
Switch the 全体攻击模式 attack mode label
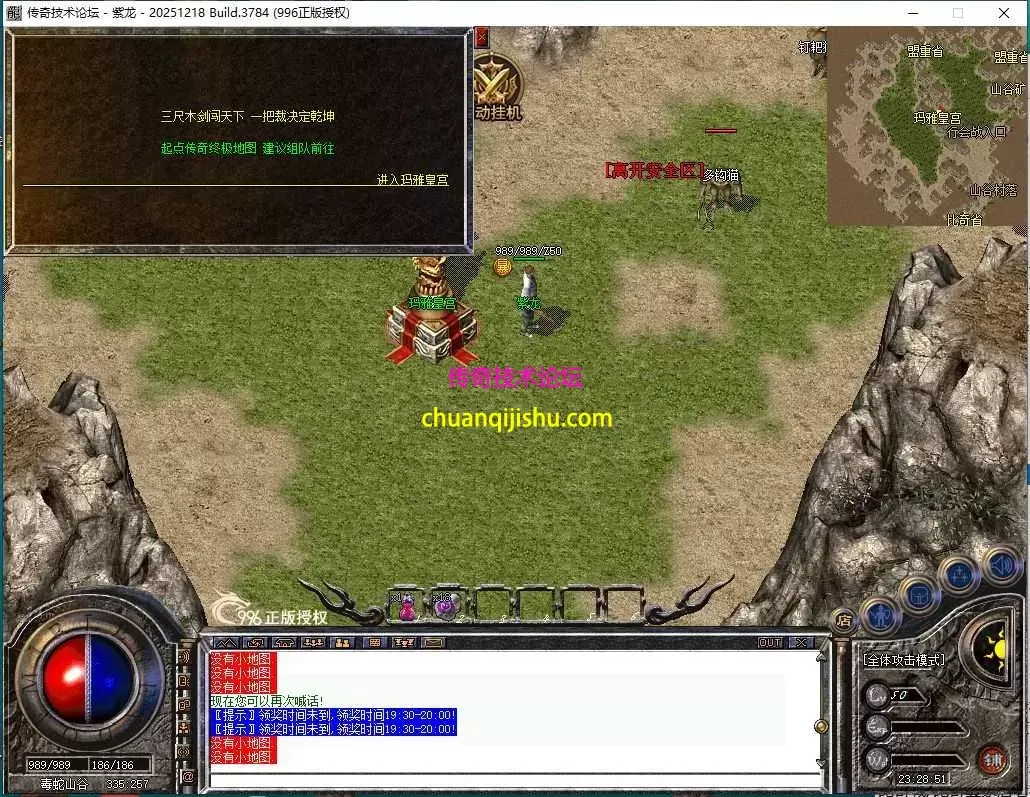904,660
